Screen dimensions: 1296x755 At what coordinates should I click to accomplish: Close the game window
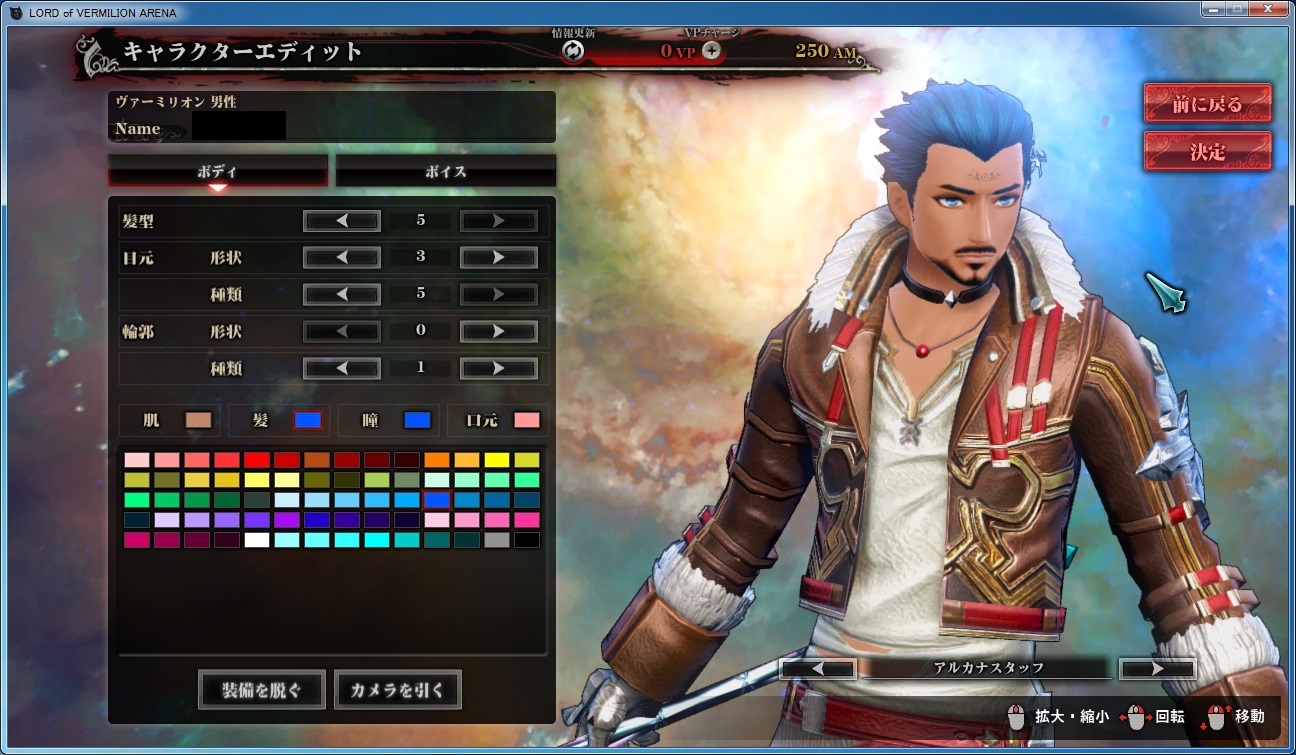(1267, 9)
